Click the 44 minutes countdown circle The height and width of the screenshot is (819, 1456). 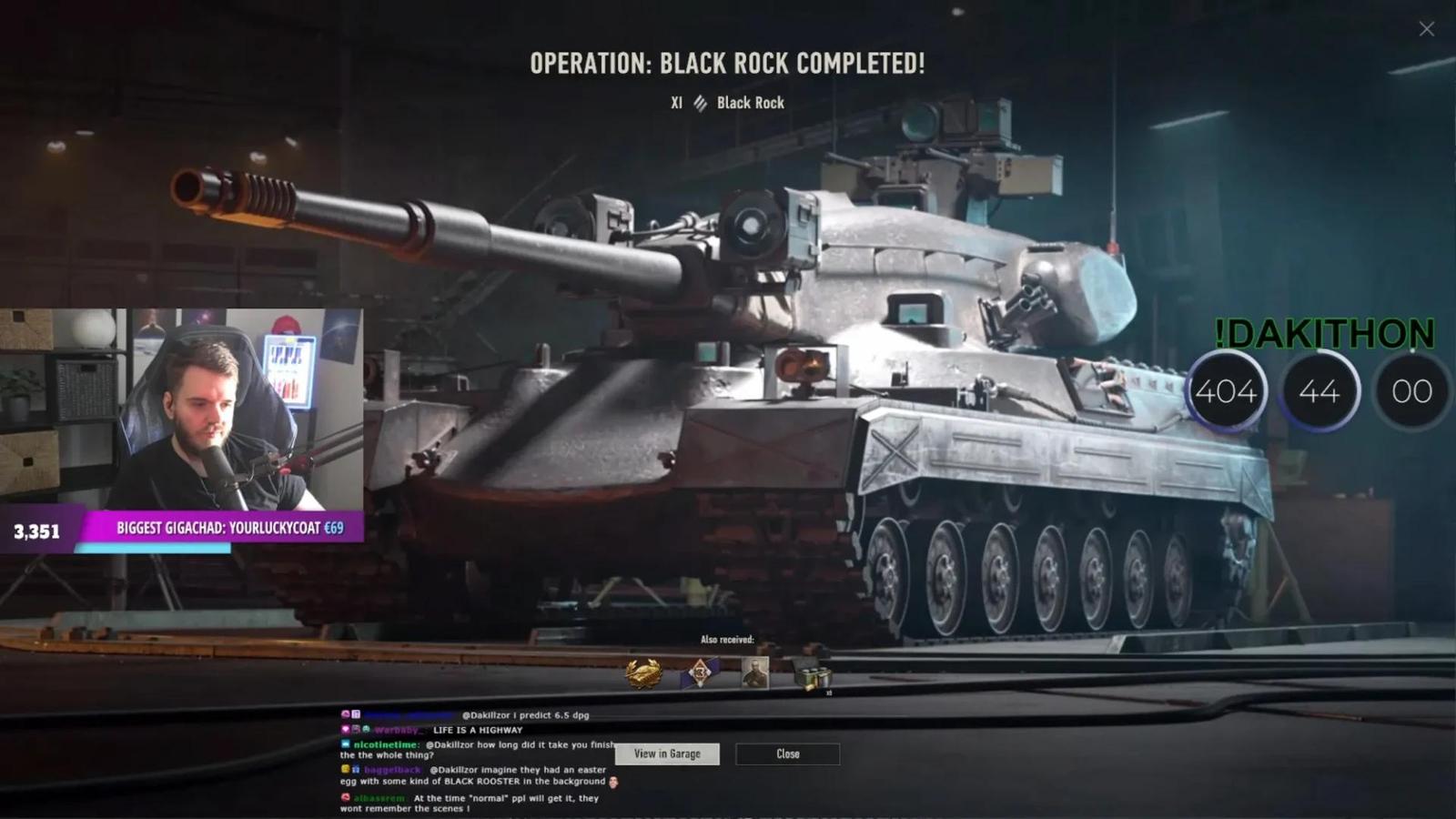(1321, 390)
